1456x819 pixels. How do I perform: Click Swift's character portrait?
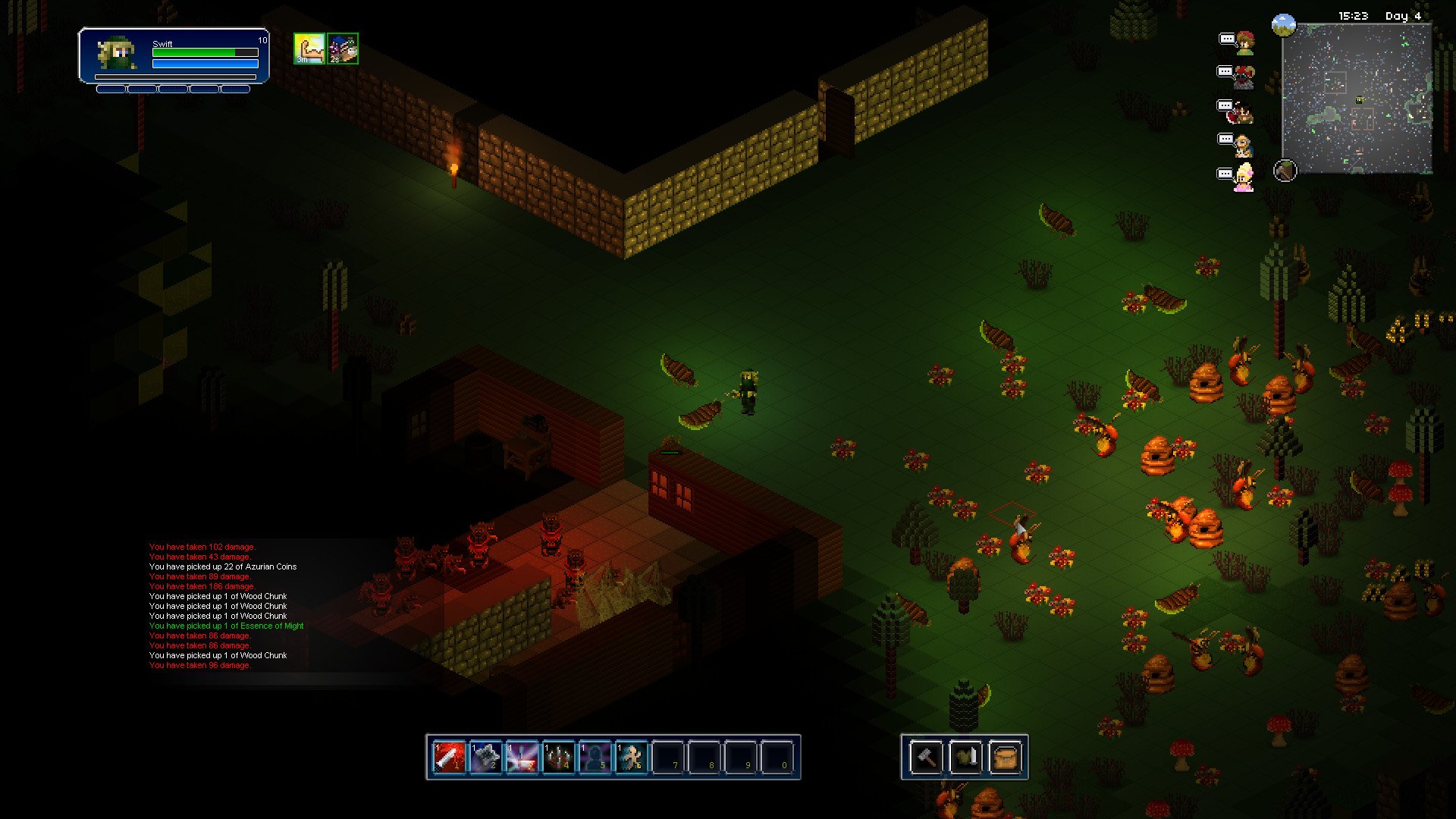tap(116, 54)
